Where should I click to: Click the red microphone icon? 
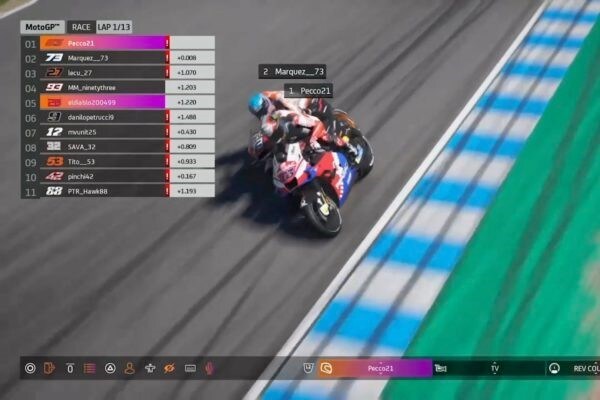[x=210, y=368]
